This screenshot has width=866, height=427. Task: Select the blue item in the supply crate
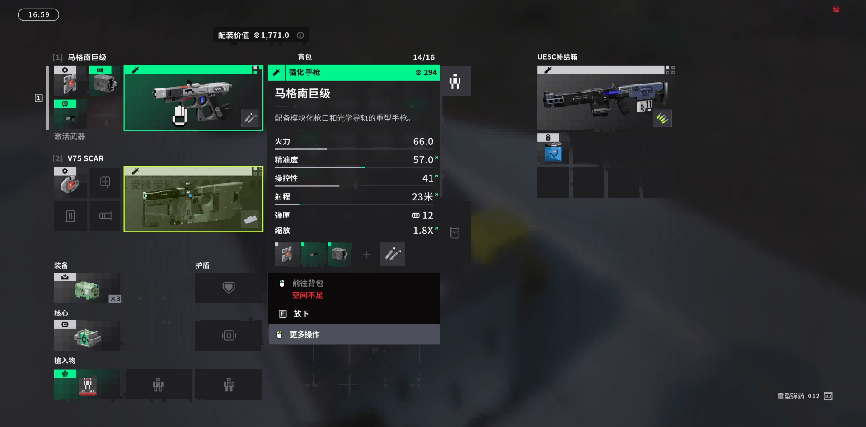553,152
